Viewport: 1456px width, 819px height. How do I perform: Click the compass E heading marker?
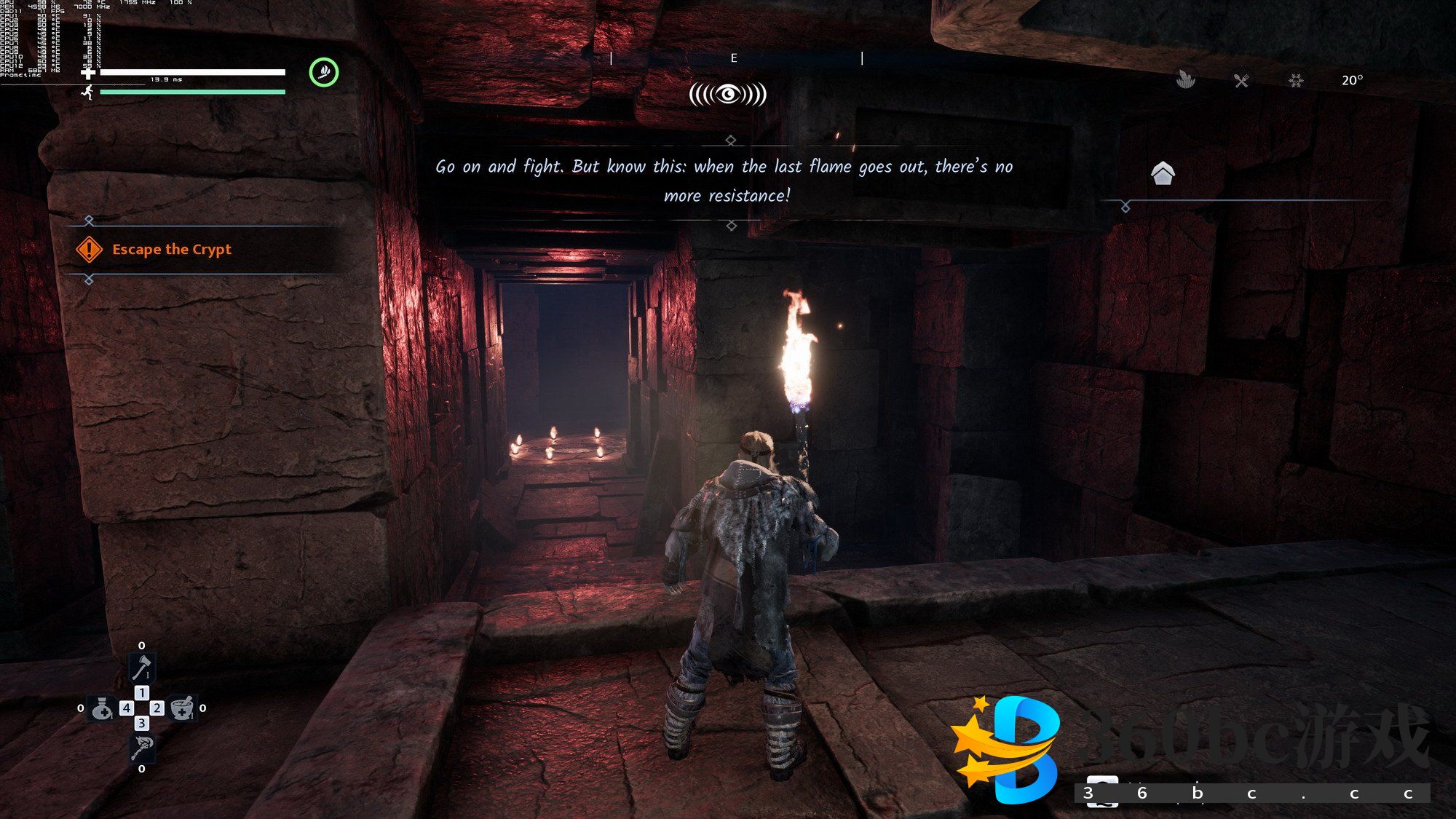734,58
